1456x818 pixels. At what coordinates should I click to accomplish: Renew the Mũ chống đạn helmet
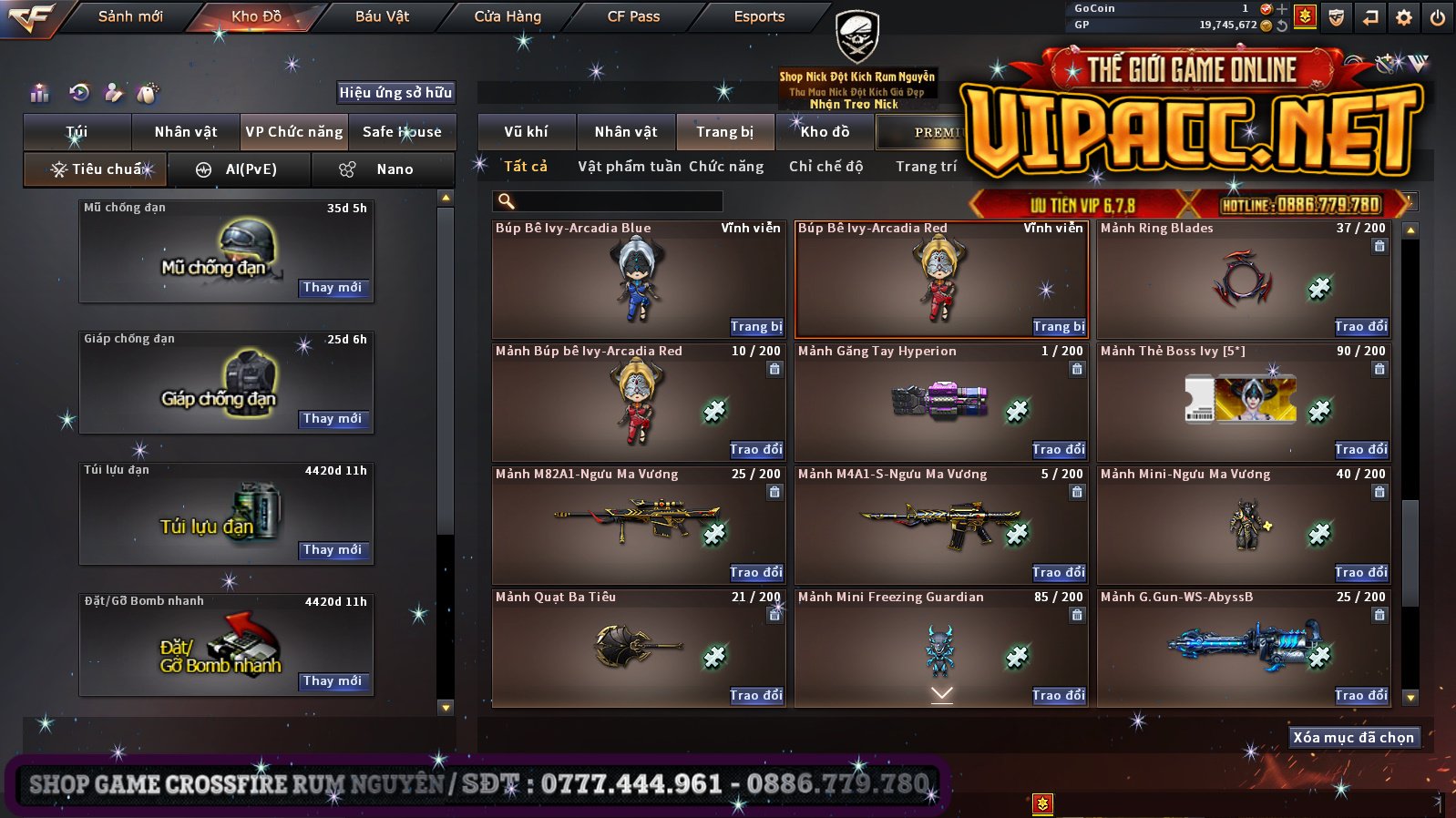pyautogui.click(x=333, y=288)
